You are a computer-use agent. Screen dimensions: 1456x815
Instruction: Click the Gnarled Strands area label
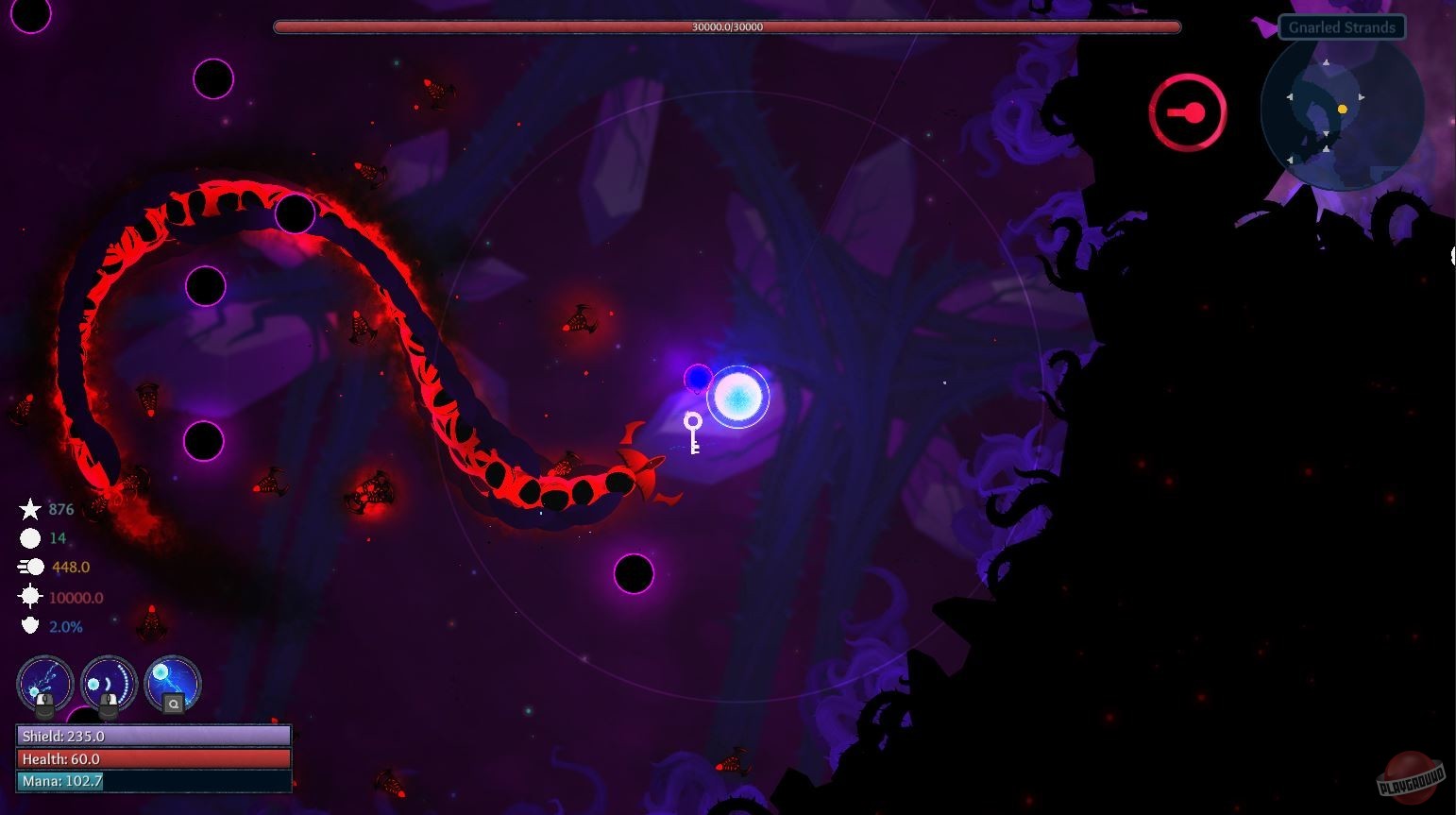tap(1341, 26)
